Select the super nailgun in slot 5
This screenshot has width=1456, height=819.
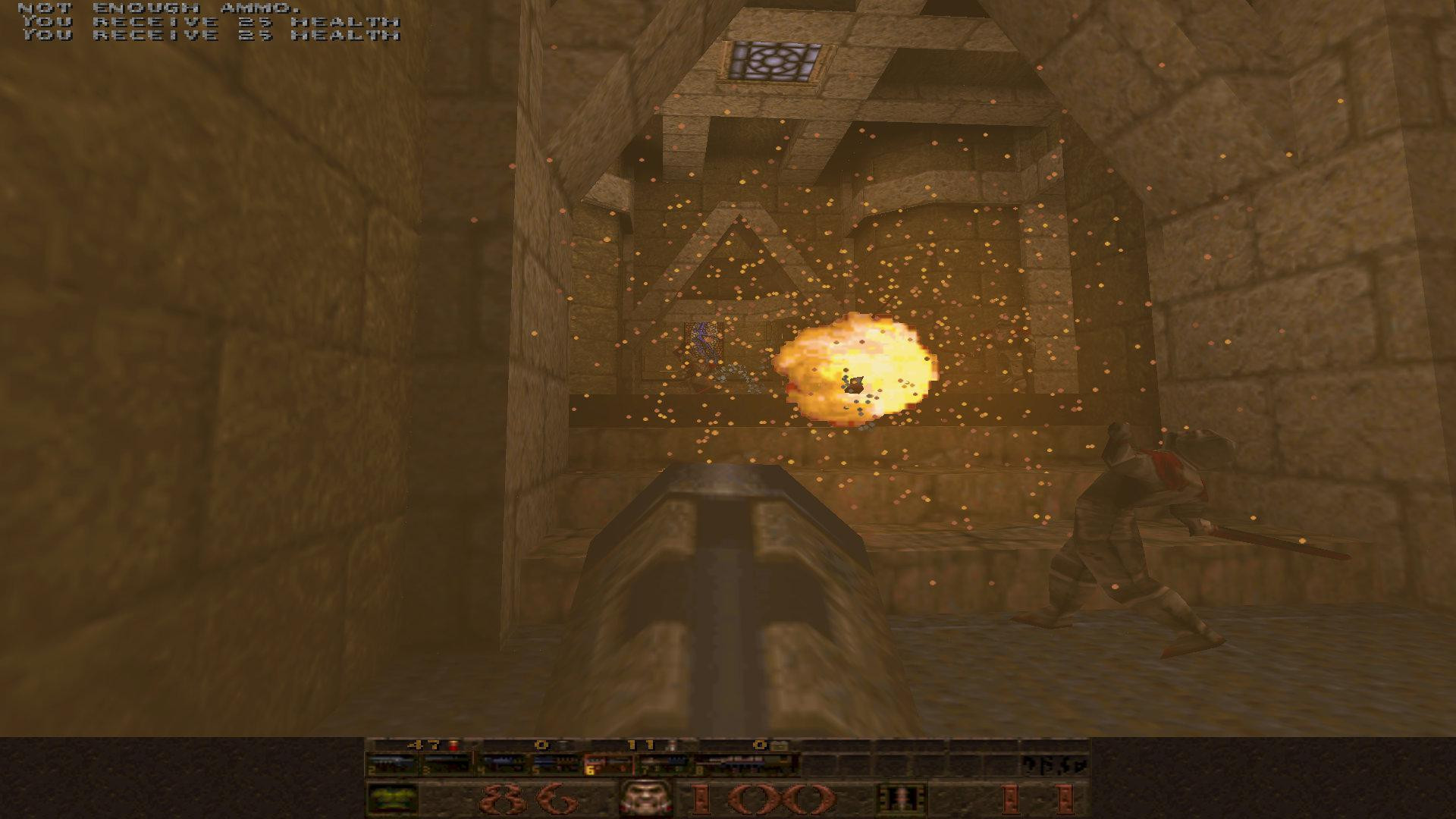click(555, 762)
